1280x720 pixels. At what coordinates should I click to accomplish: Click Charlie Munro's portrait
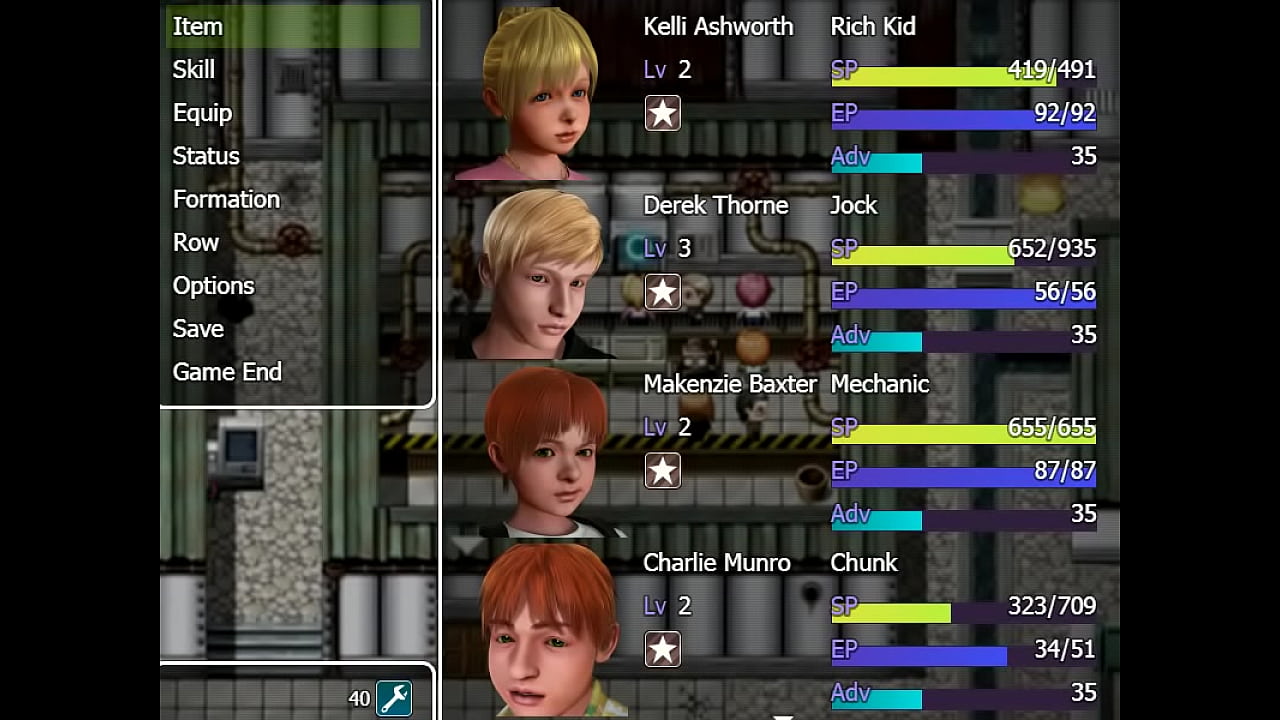point(548,628)
